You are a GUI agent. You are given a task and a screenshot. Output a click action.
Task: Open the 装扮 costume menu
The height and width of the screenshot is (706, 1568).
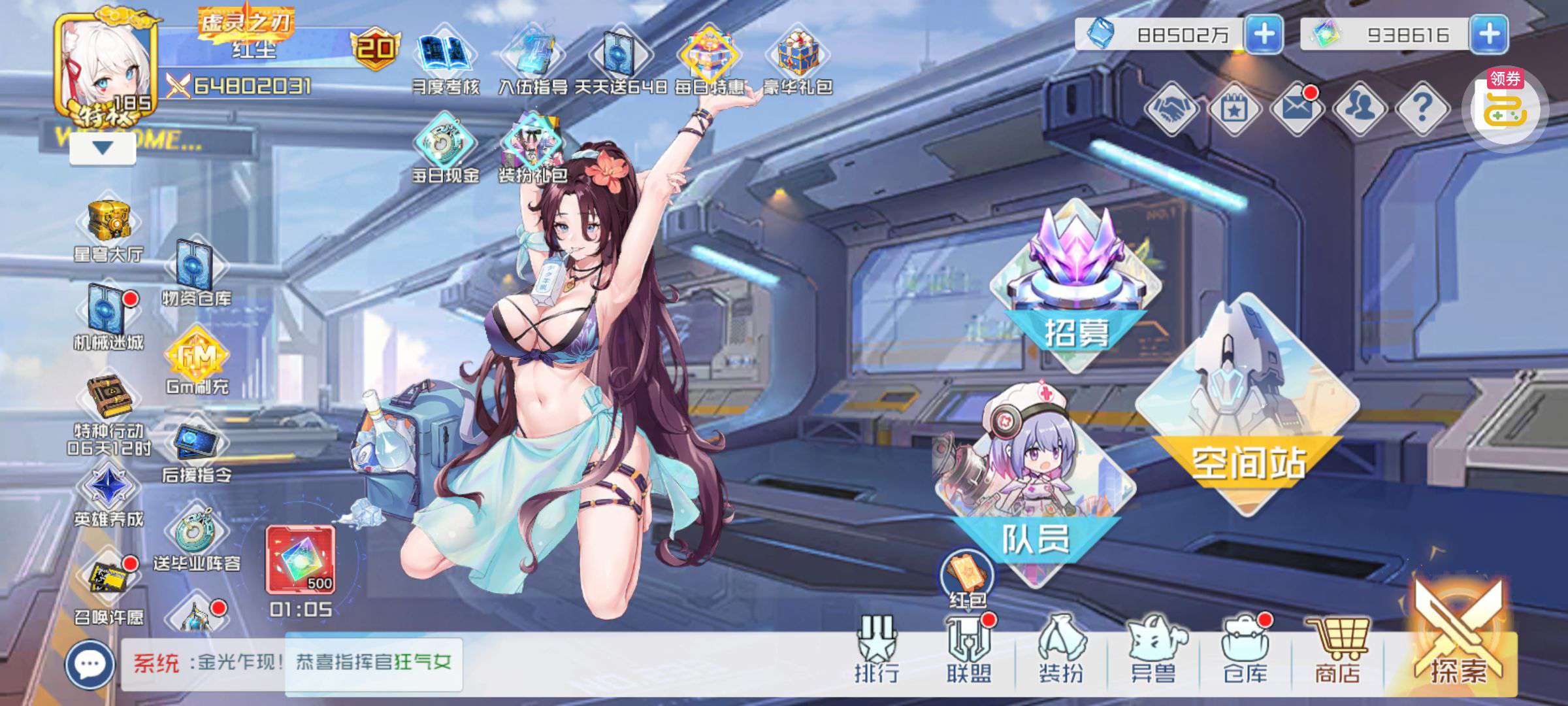1061,650
